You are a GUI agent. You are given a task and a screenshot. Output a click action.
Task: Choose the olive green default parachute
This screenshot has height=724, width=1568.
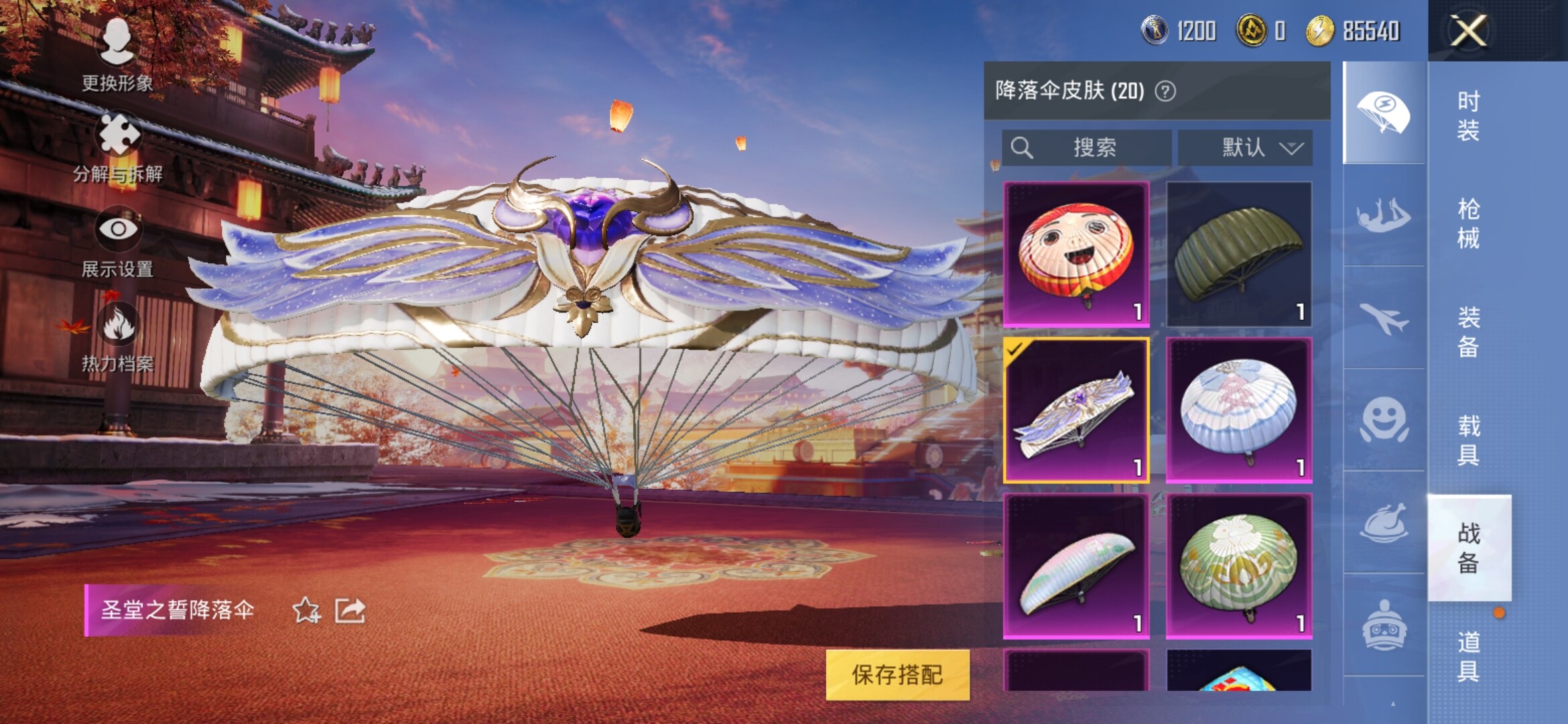pyautogui.click(x=1239, y=254)
